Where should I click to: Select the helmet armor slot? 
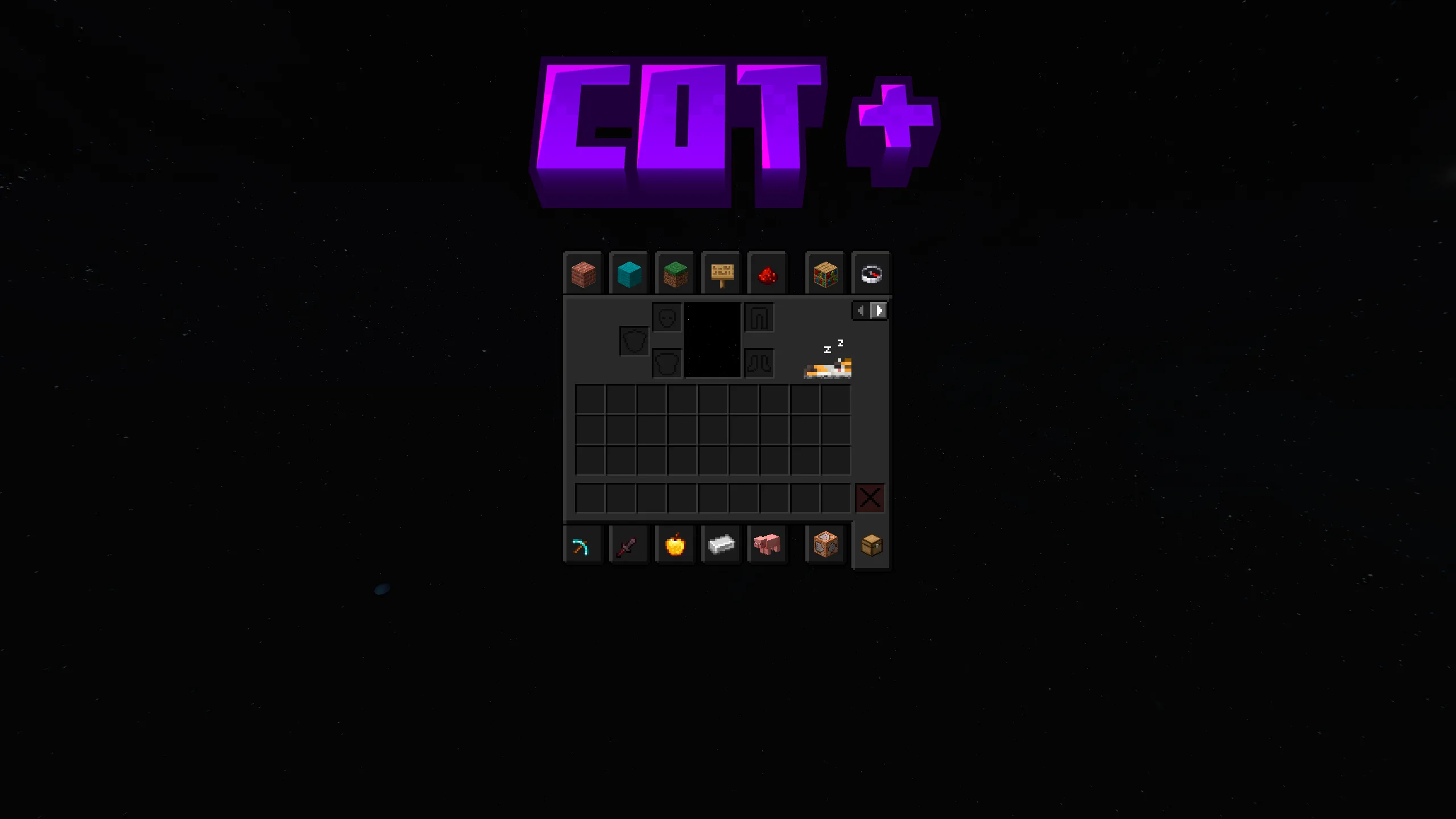[666, 317]
